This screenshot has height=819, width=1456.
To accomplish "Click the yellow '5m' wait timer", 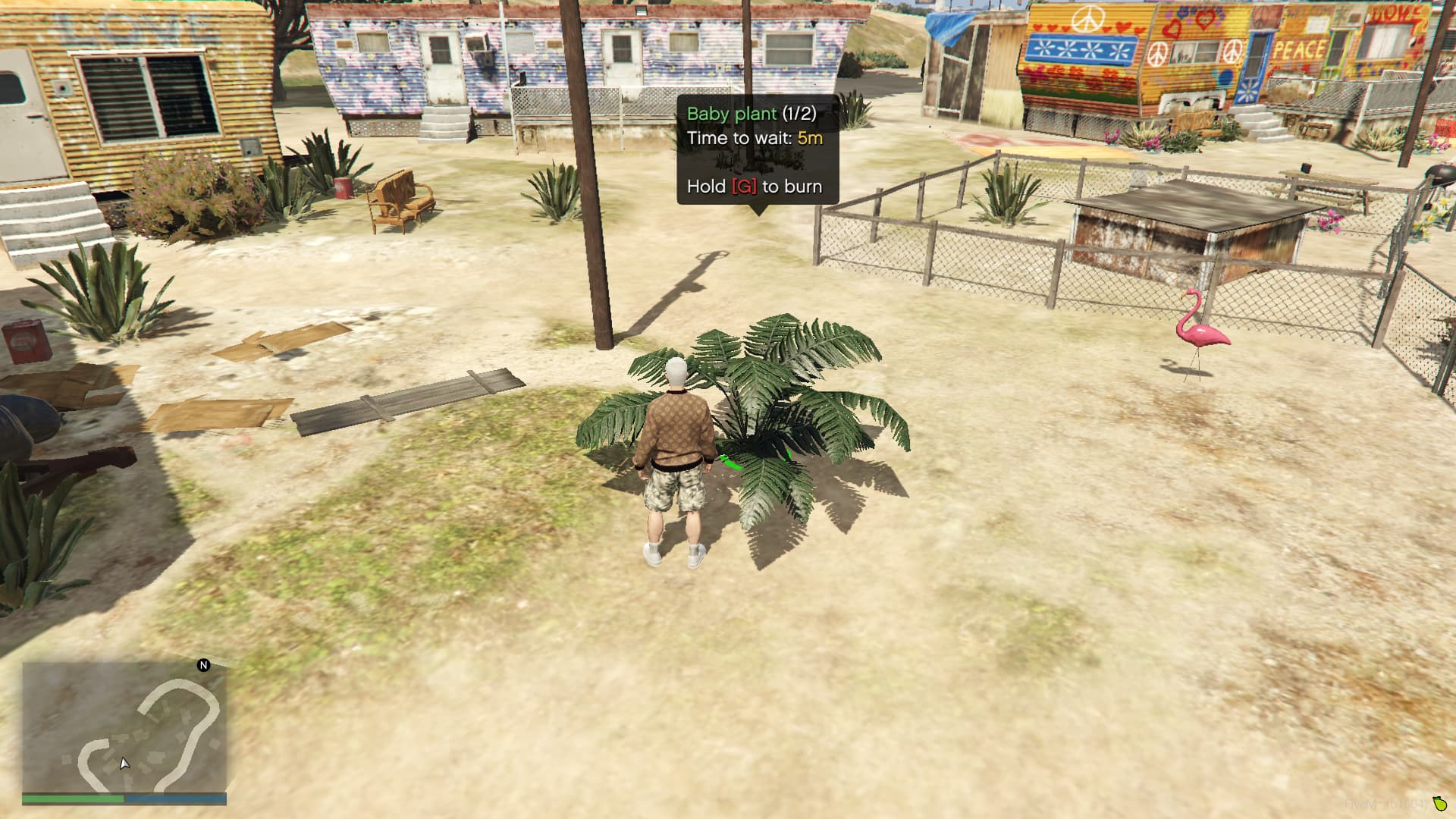I will click(810, 139).
